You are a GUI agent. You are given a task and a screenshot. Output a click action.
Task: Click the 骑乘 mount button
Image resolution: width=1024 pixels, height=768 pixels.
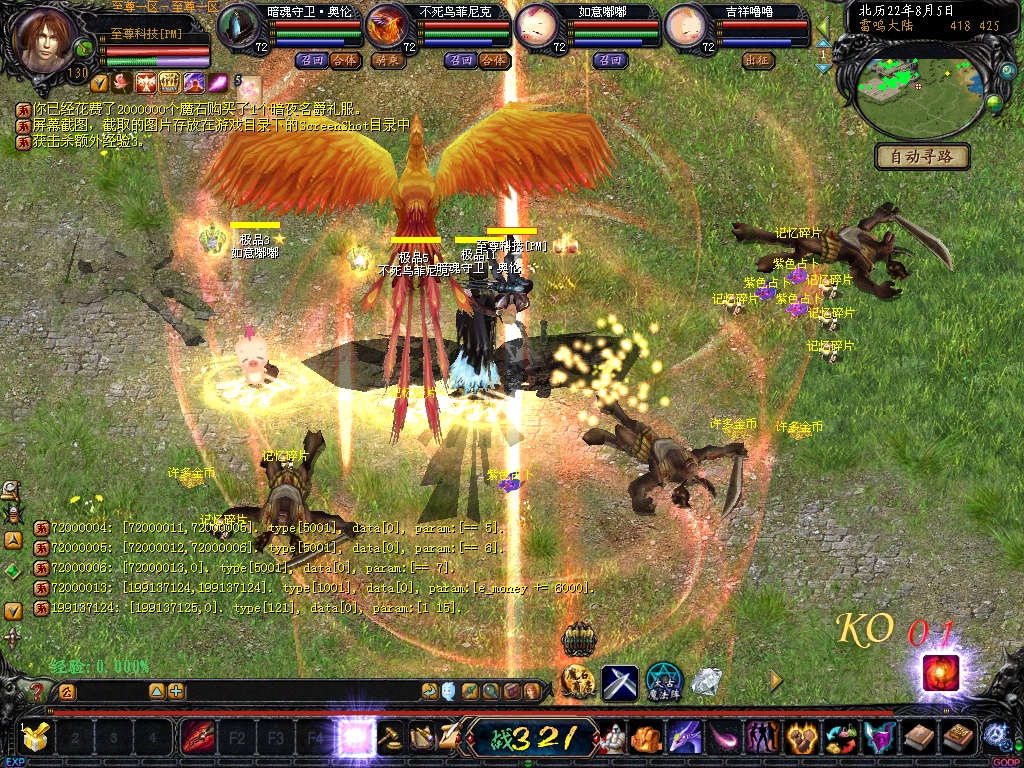point(388,60)
